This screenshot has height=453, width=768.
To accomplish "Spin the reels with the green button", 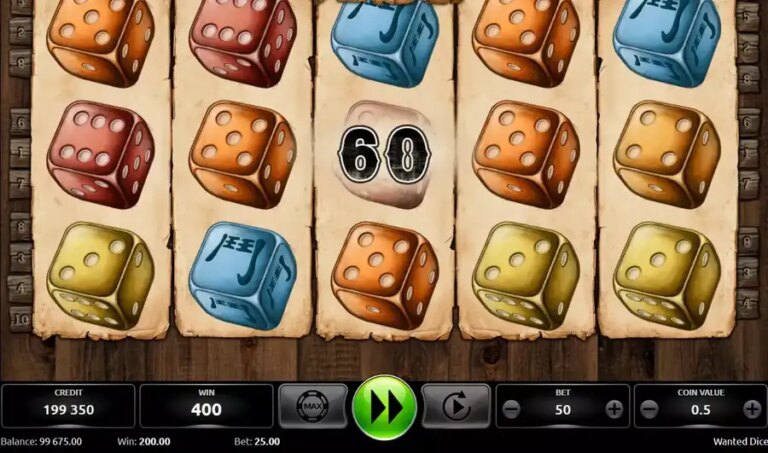I will (385, 406).
